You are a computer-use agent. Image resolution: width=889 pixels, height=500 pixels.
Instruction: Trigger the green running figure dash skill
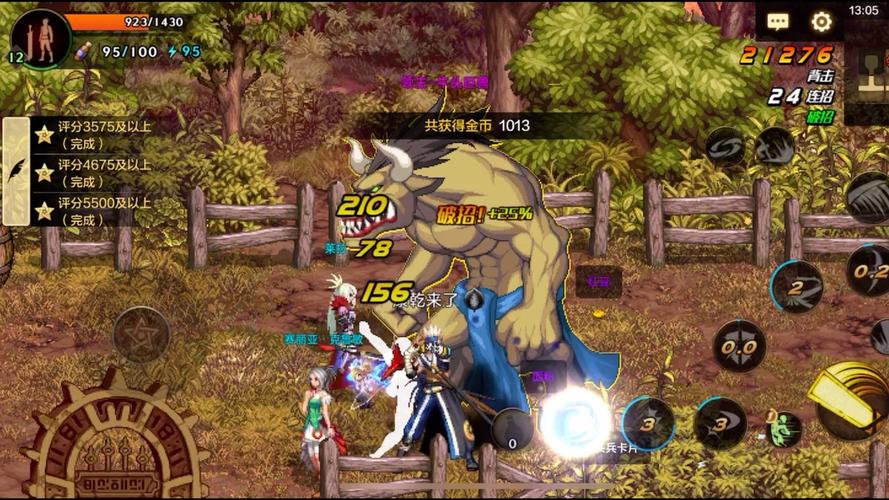[x=784, y=427]
